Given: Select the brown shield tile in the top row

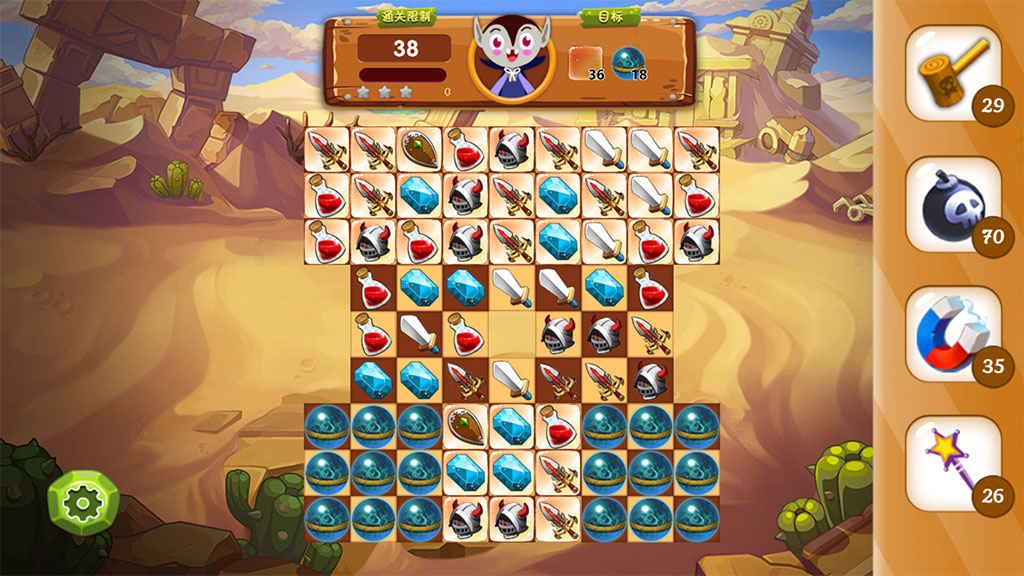Looking at the screenshot, I should [x=420, y=149].
